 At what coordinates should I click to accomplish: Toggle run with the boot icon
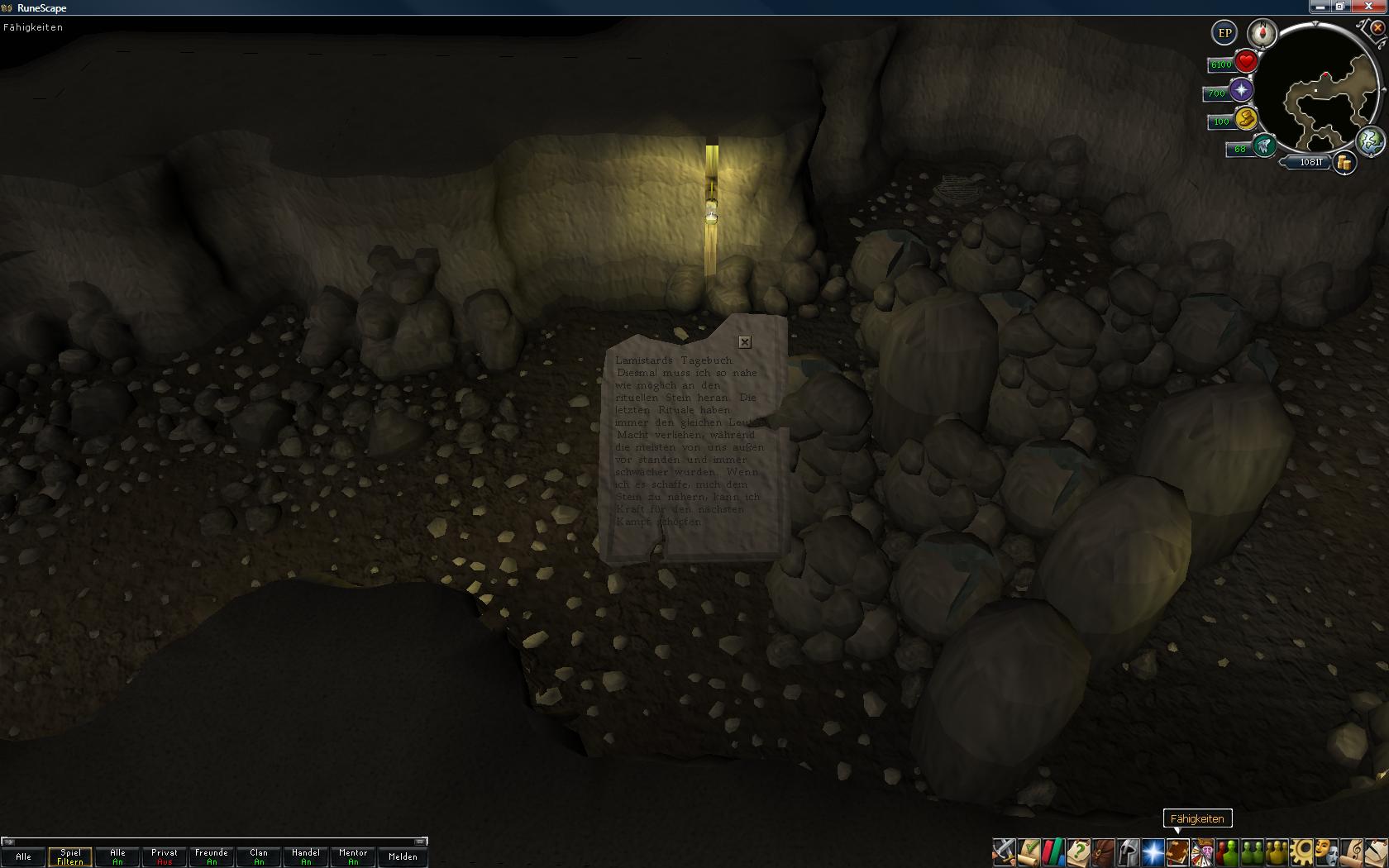click(1263, 147)
